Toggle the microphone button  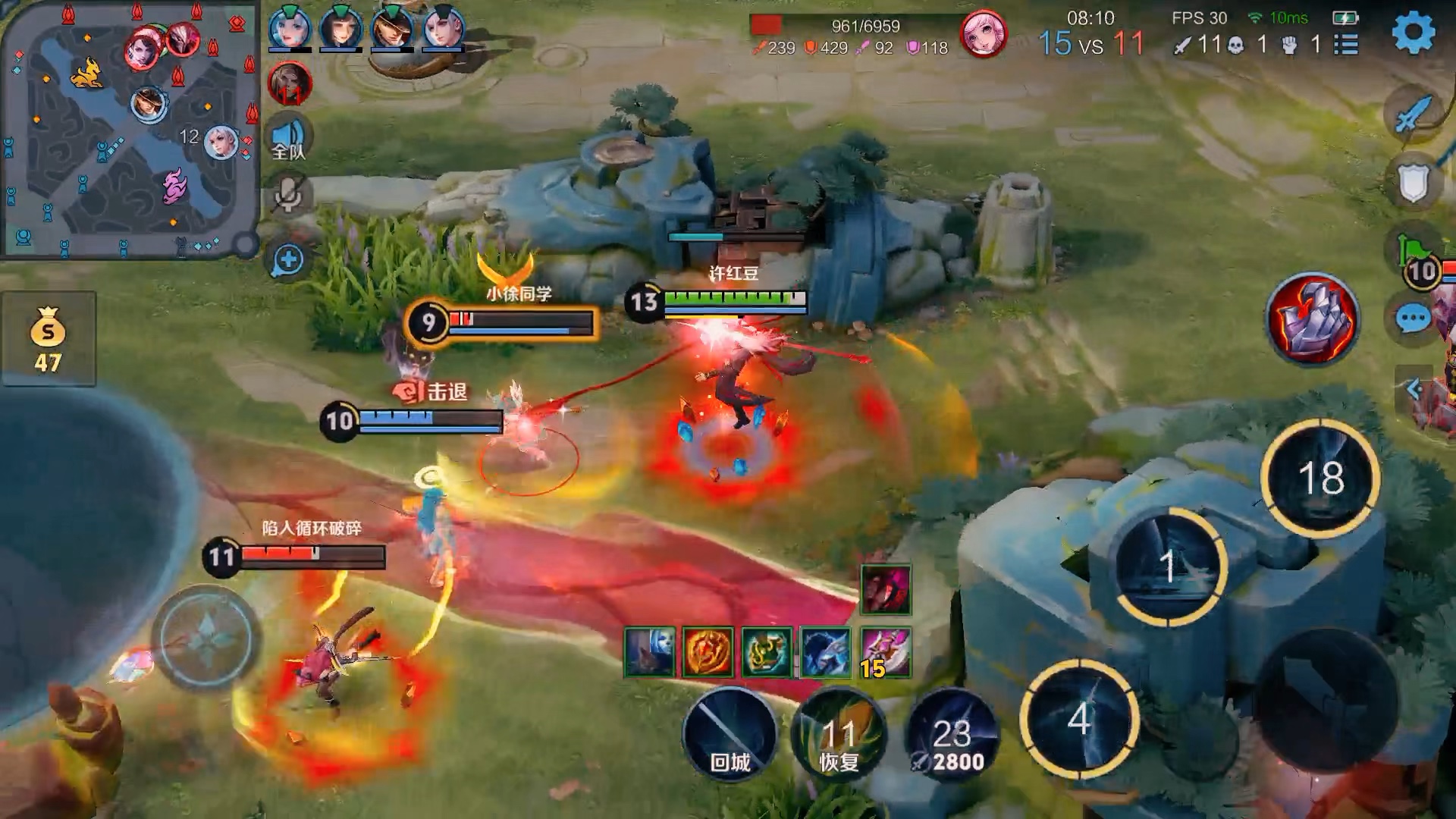coord(288,195)
